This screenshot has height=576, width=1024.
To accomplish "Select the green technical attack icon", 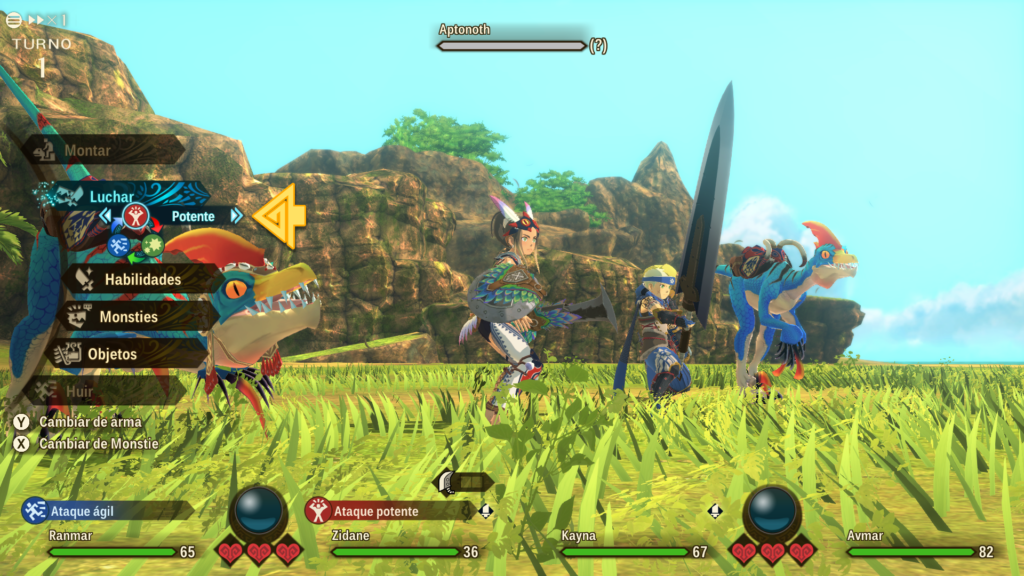I will [x=152, y=245].
